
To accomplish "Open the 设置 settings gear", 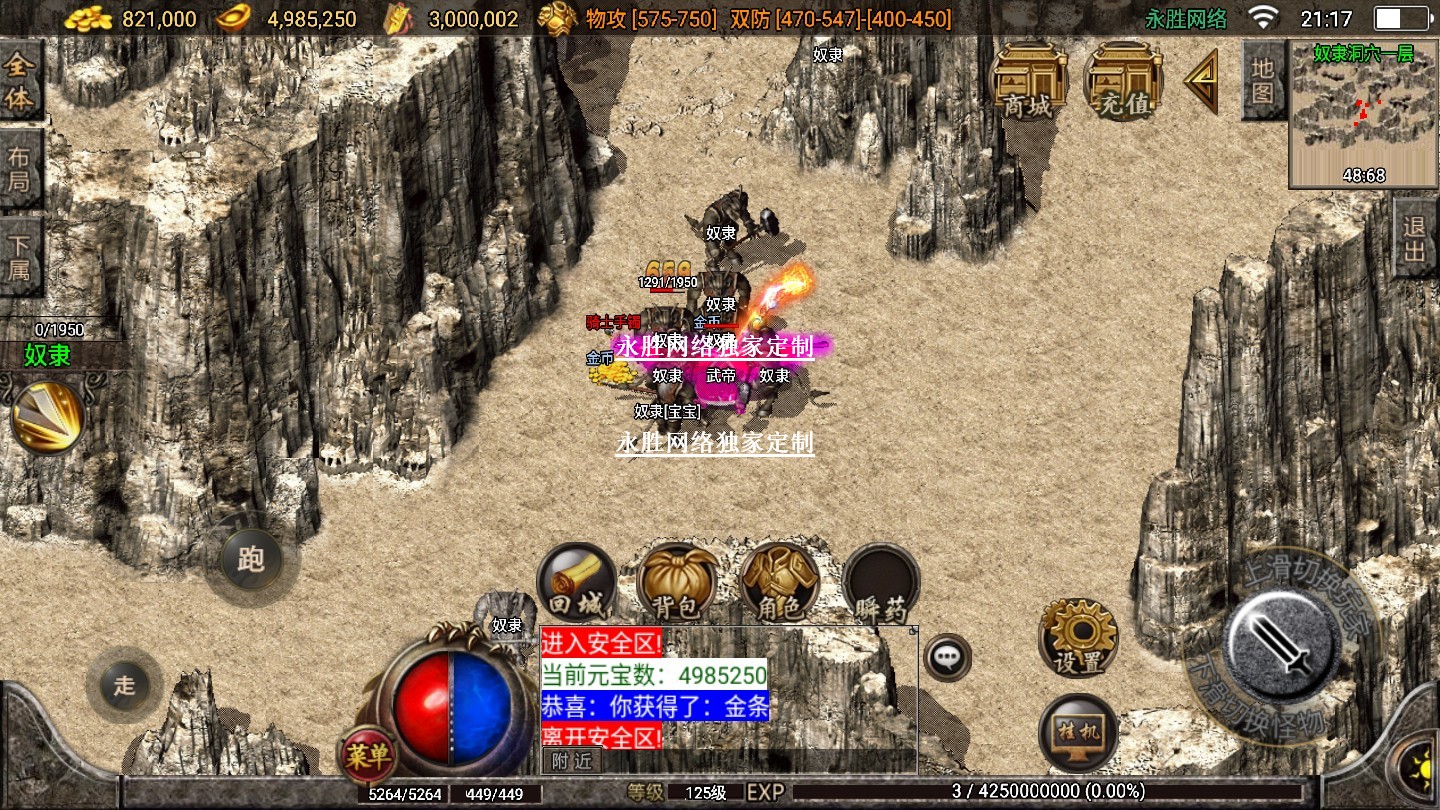I will pos(1078,638).
